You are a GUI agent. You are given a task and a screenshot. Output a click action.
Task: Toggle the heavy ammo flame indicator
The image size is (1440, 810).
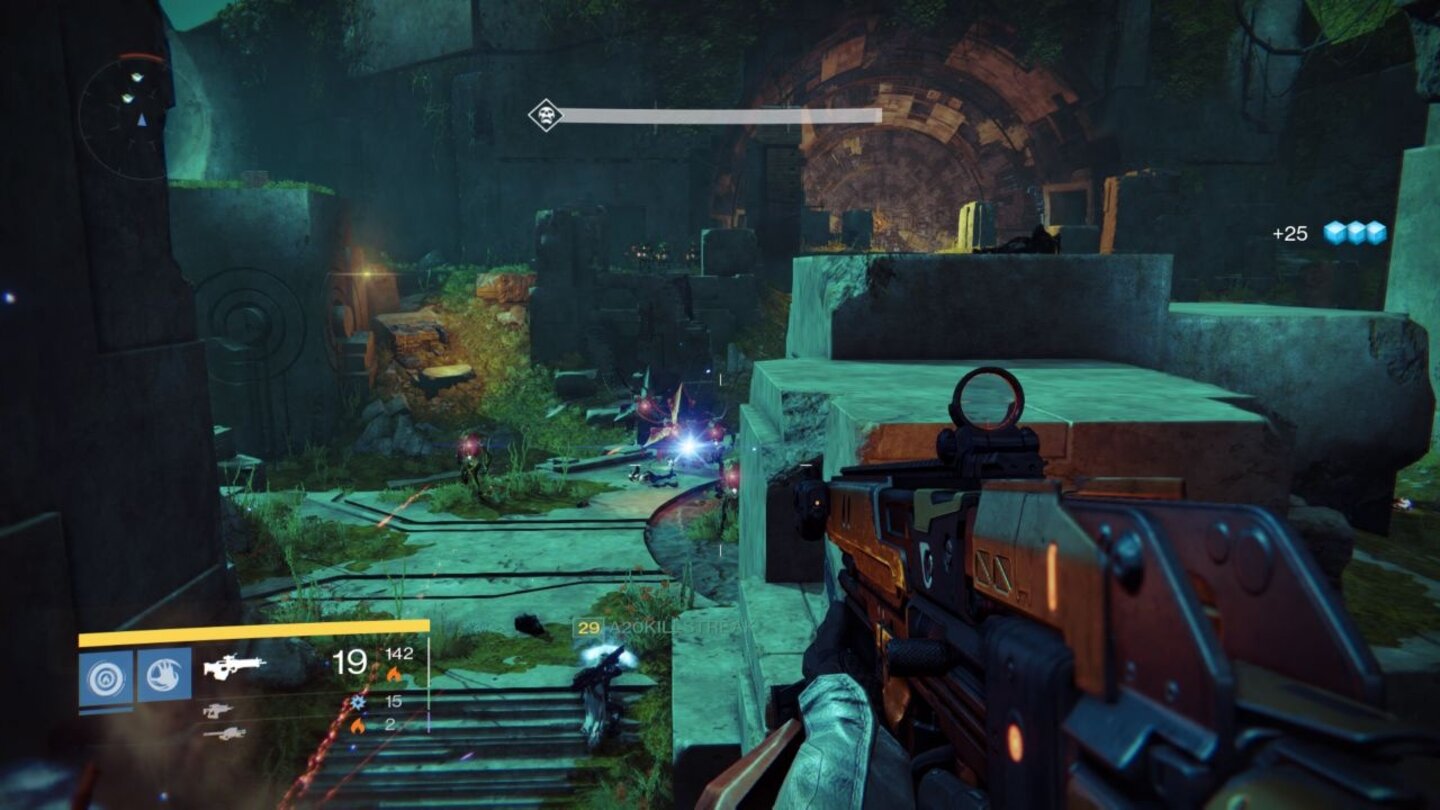[x=356, y=724]
